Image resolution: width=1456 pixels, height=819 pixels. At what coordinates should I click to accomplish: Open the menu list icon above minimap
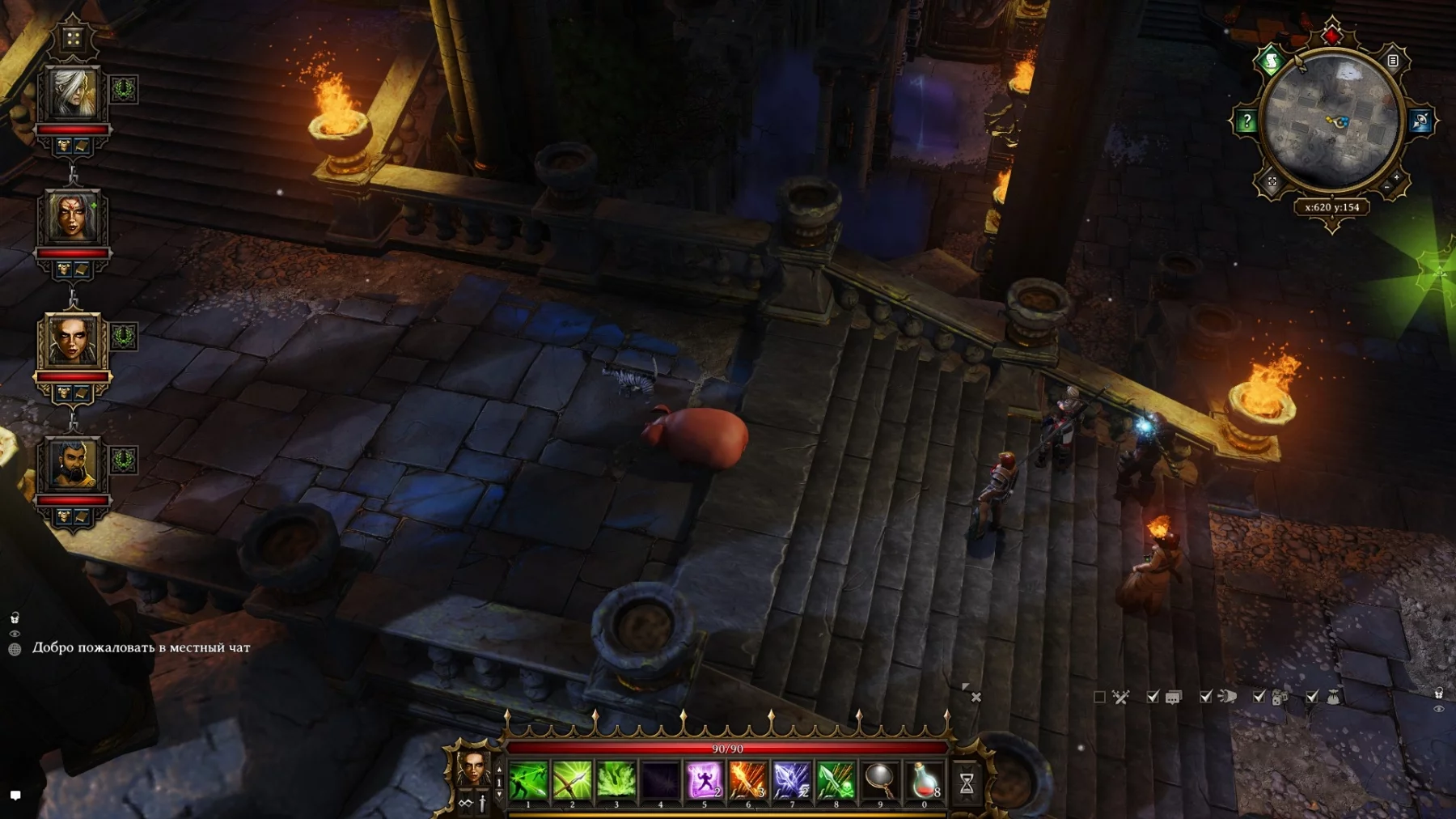coord(1393,61)
